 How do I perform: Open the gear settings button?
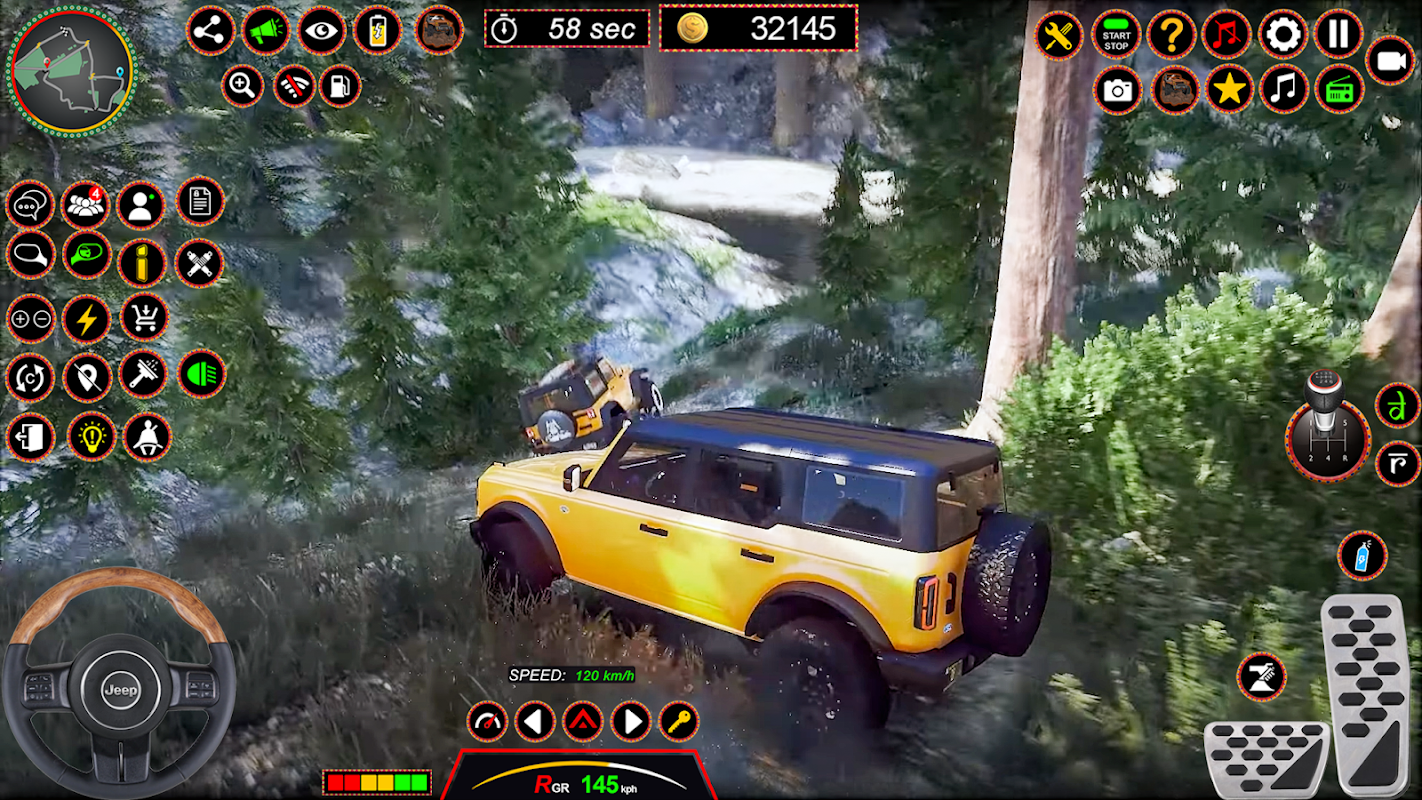click(1283, 36)
